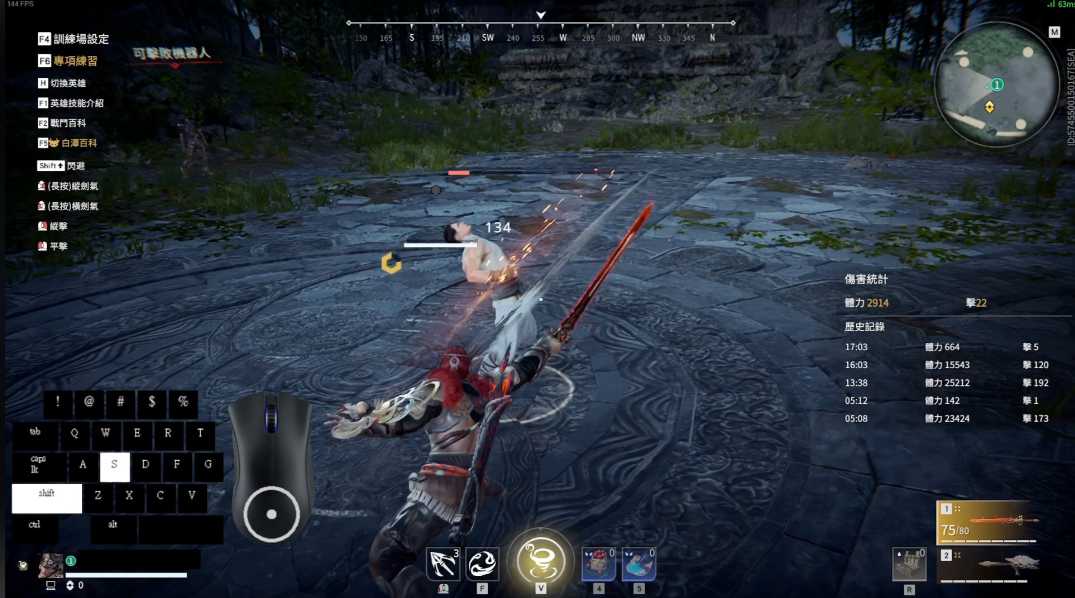This screenshot has height=598, width=1075.
Task: Select the repair kit slot
Action: pos(909,565)
